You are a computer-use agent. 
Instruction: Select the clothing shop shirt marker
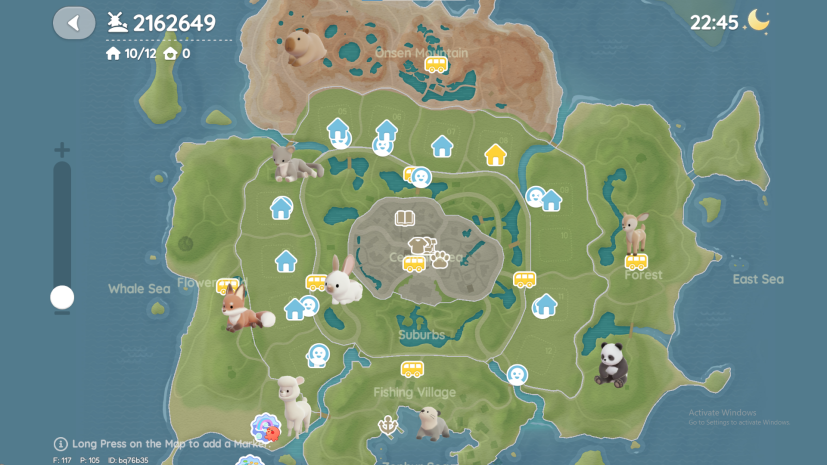point(417,245)
